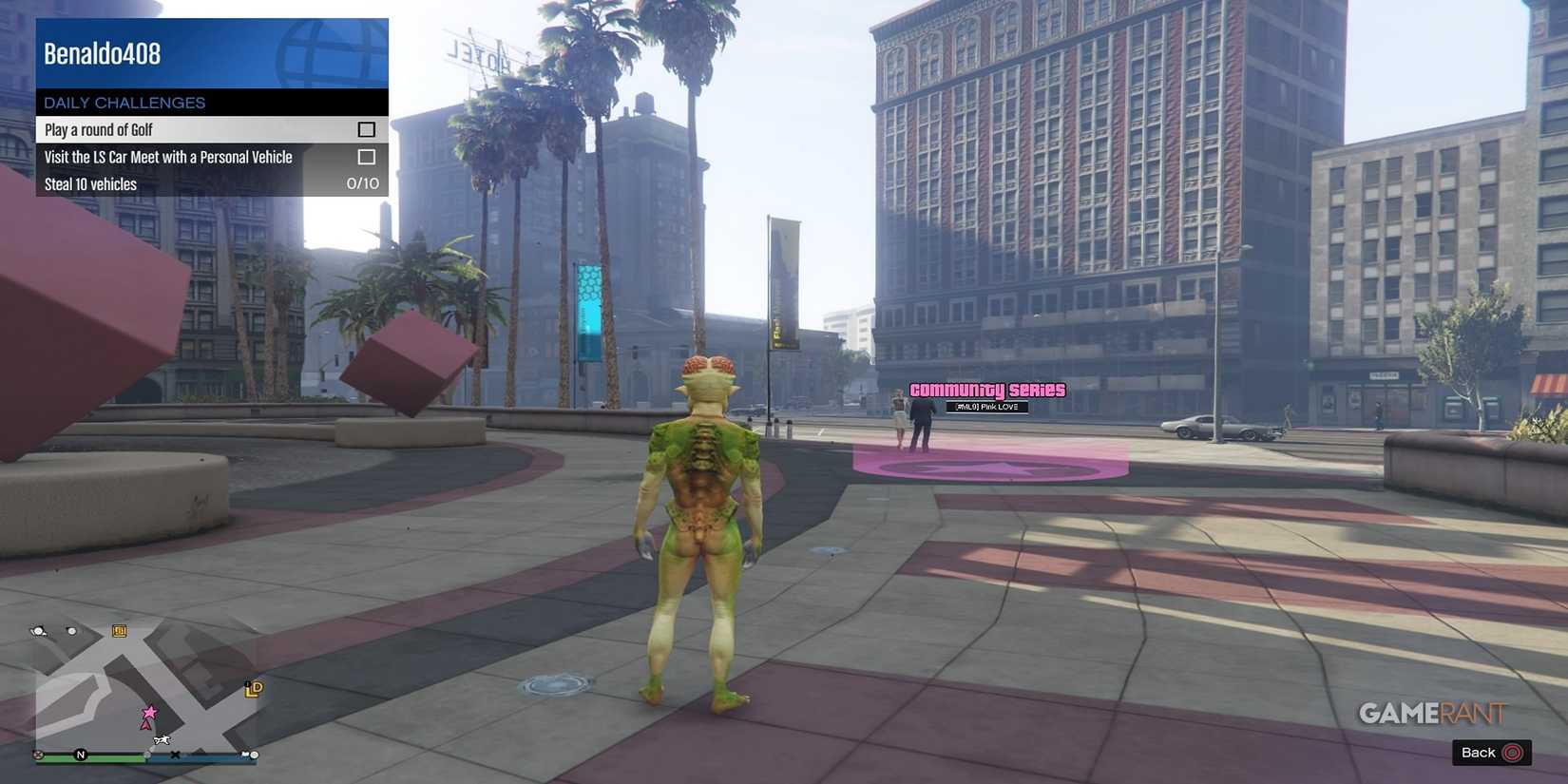Click the yellow property icon on the minimap

(x=118, y=630)
